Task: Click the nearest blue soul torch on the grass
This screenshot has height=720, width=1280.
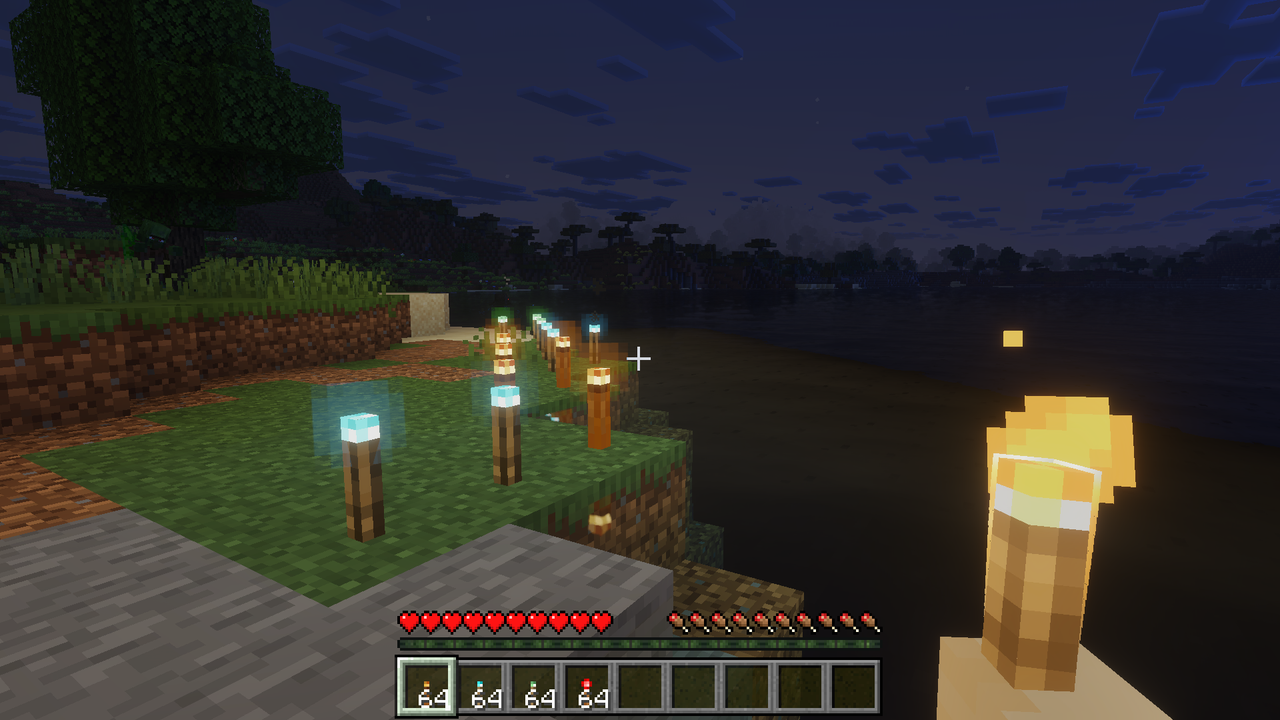Action: 360,460
